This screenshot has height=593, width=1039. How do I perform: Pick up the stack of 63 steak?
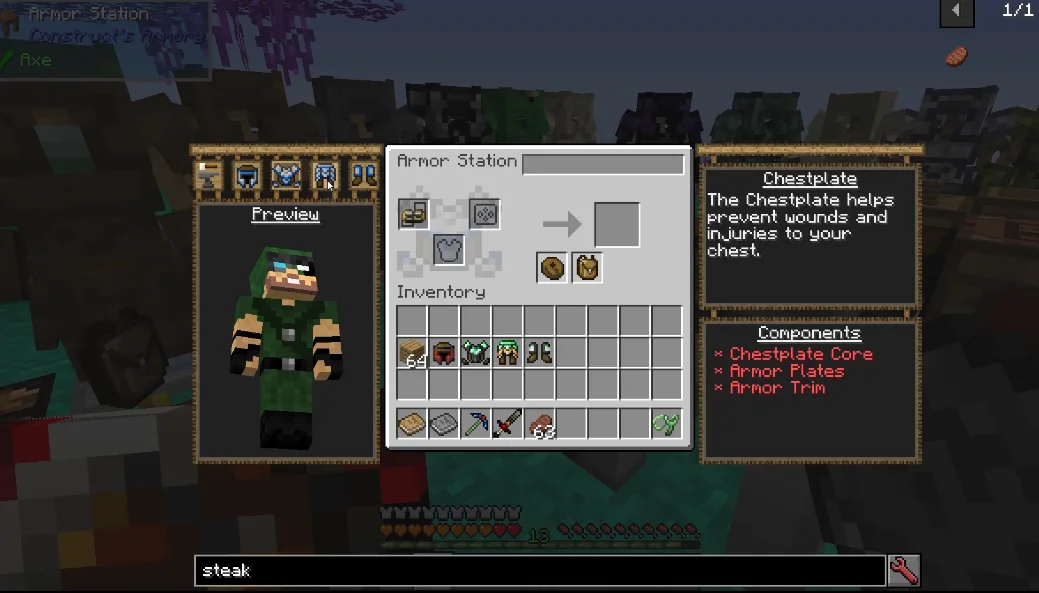[540, 424]
